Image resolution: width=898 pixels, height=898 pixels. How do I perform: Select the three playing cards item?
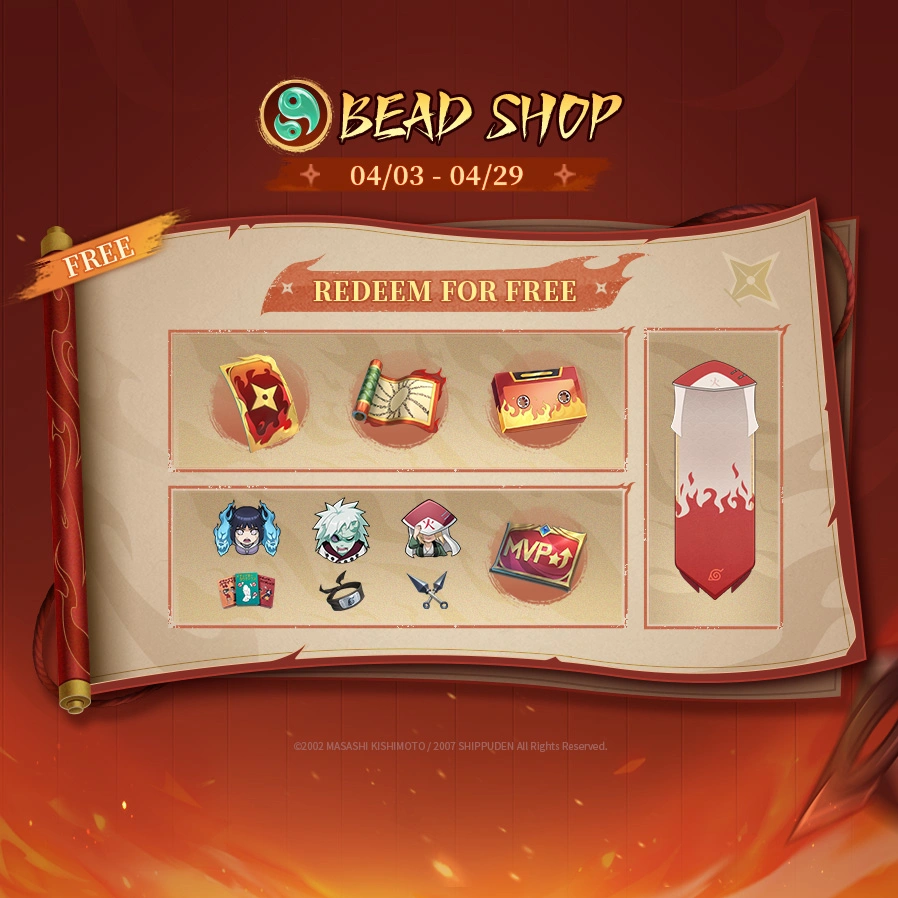(242, 590)
